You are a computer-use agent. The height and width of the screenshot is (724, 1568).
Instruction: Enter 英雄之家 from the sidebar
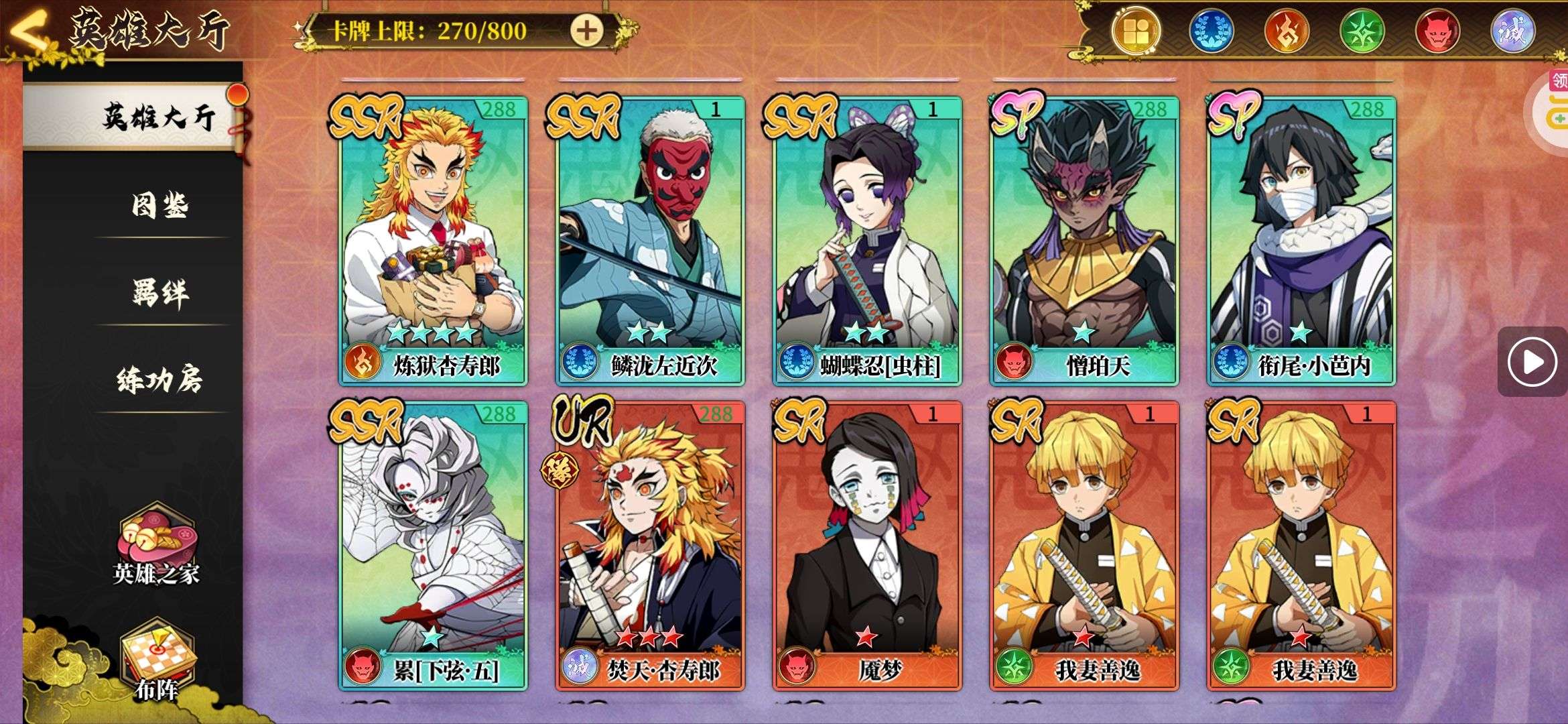(156, 547)
